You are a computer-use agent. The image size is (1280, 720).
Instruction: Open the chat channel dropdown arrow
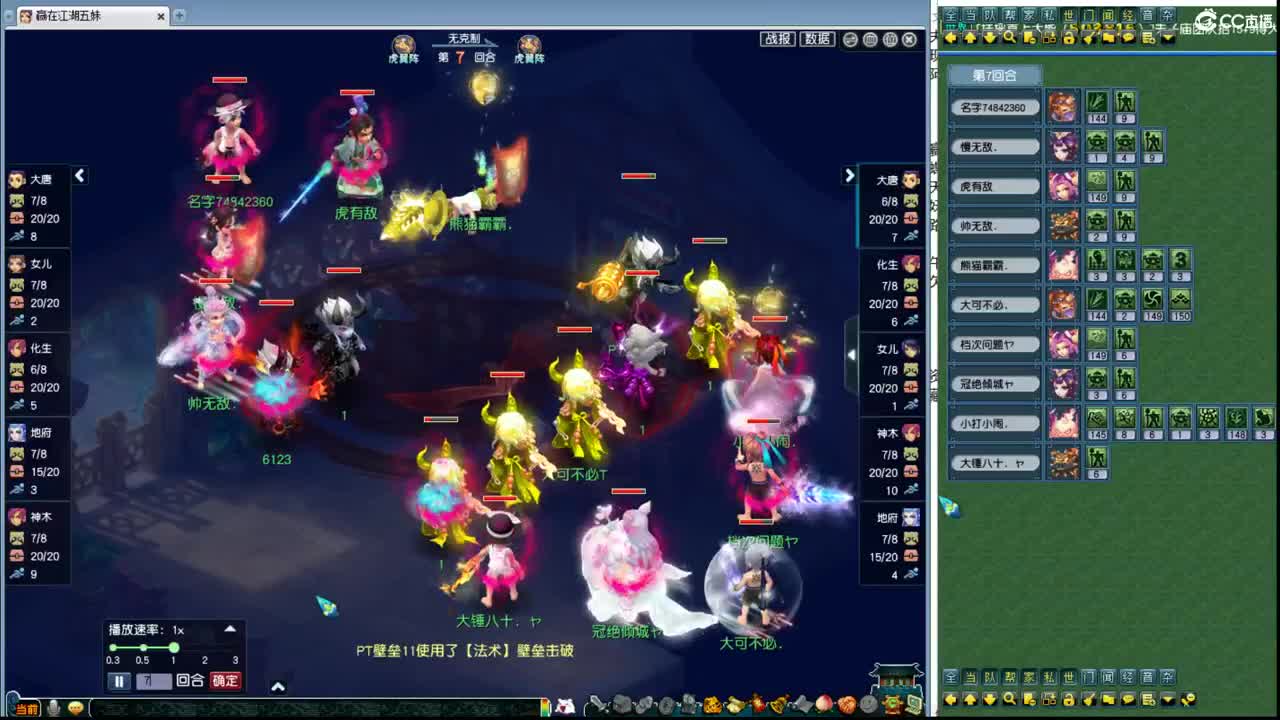[x=1167, y=37]
